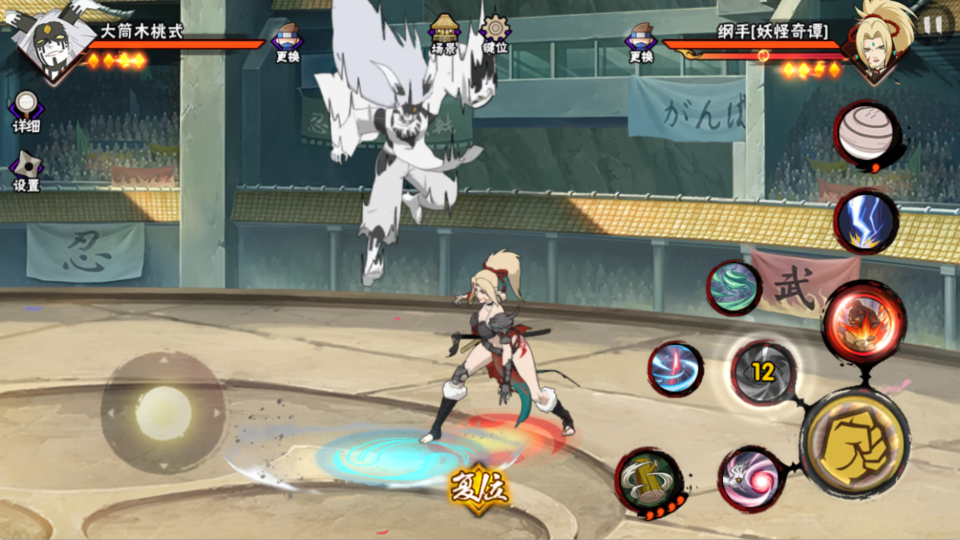This screenshot has width=960, height=540.
Task: Tap the skill showing cooldown 12
Action: click(x=764, y=373)
